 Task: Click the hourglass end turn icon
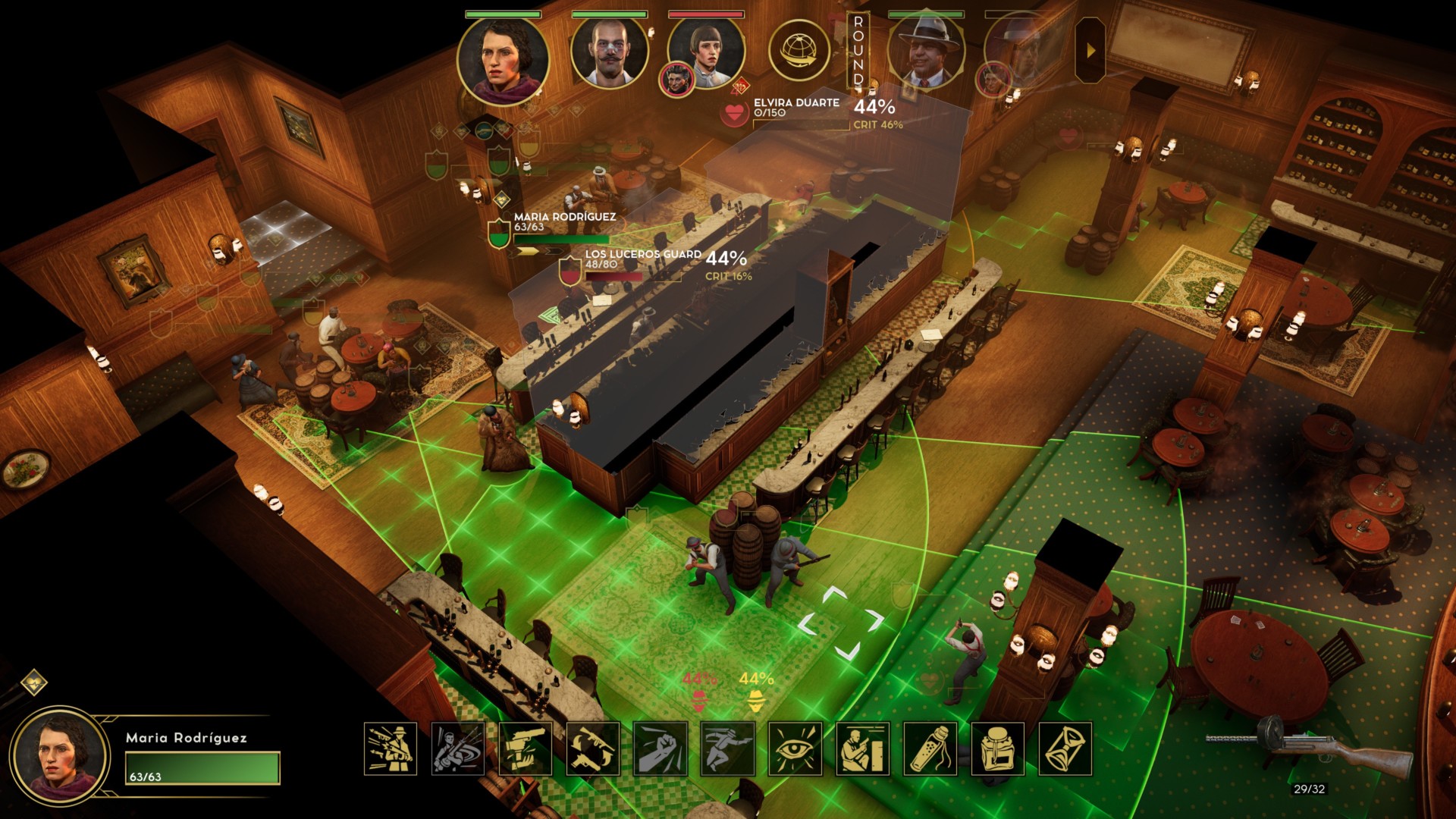[1065, 748]
